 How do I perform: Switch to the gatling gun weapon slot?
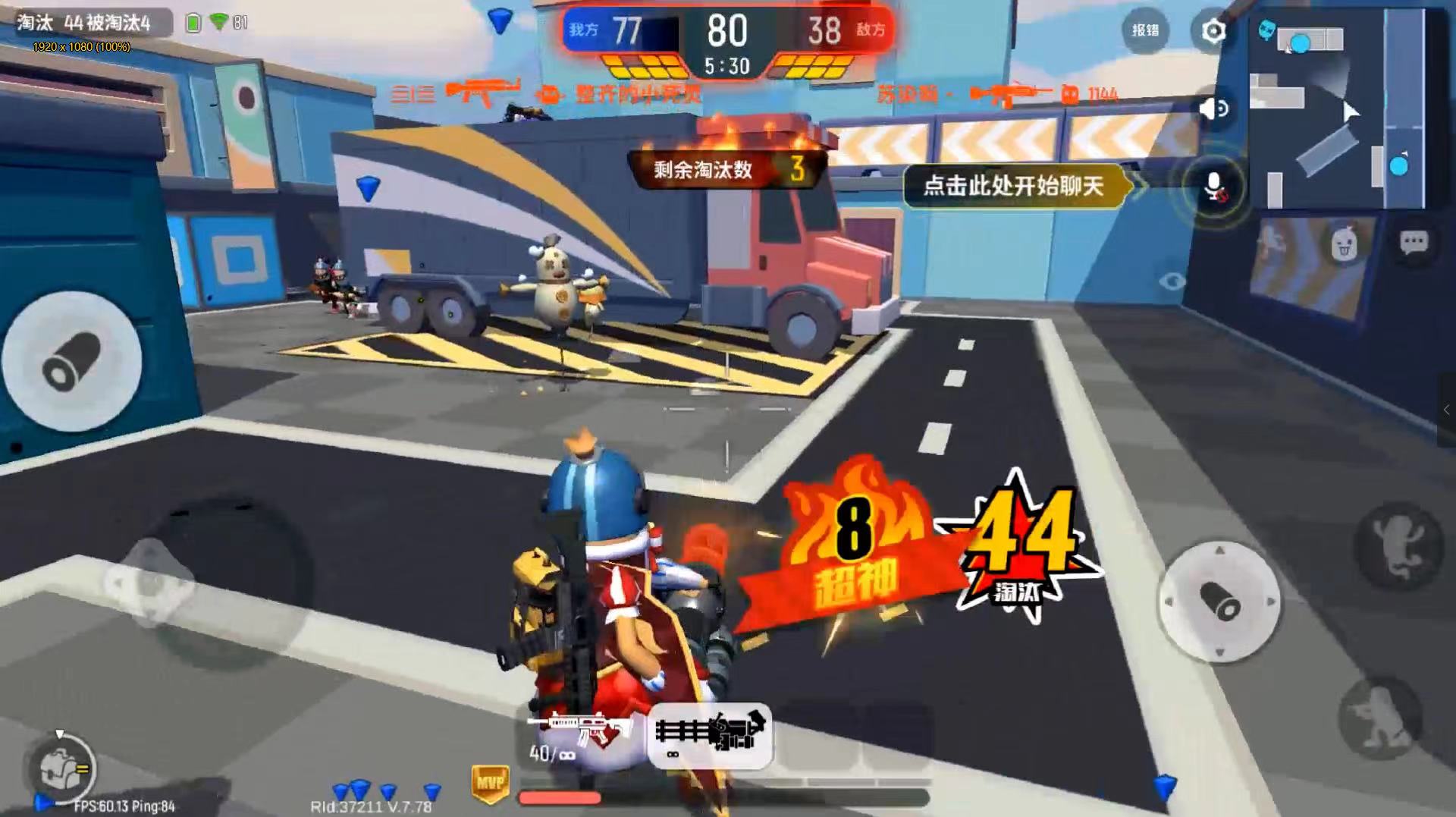[x=711, y=734]
